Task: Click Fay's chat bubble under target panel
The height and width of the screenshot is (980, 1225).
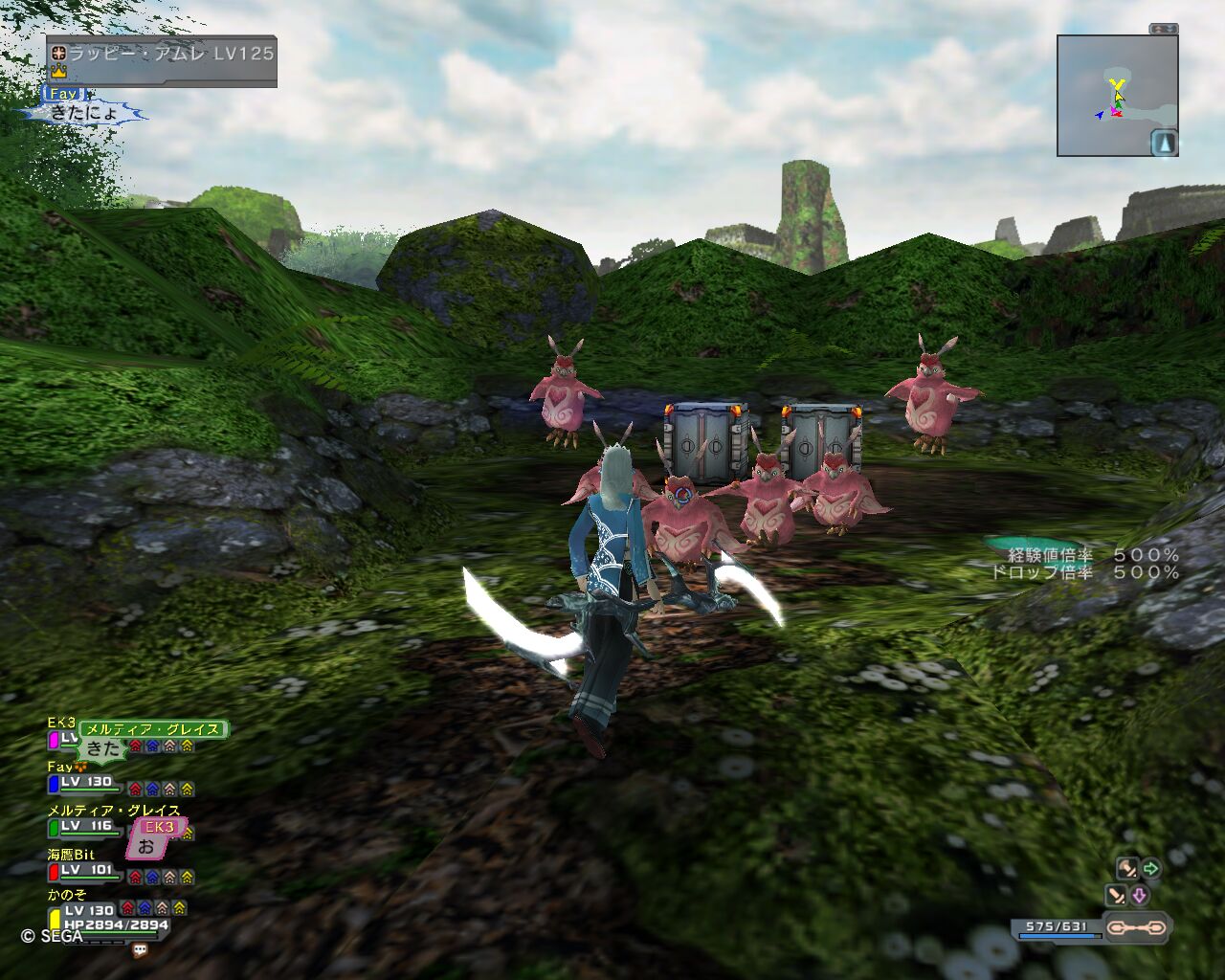Action: pos(84,111)
